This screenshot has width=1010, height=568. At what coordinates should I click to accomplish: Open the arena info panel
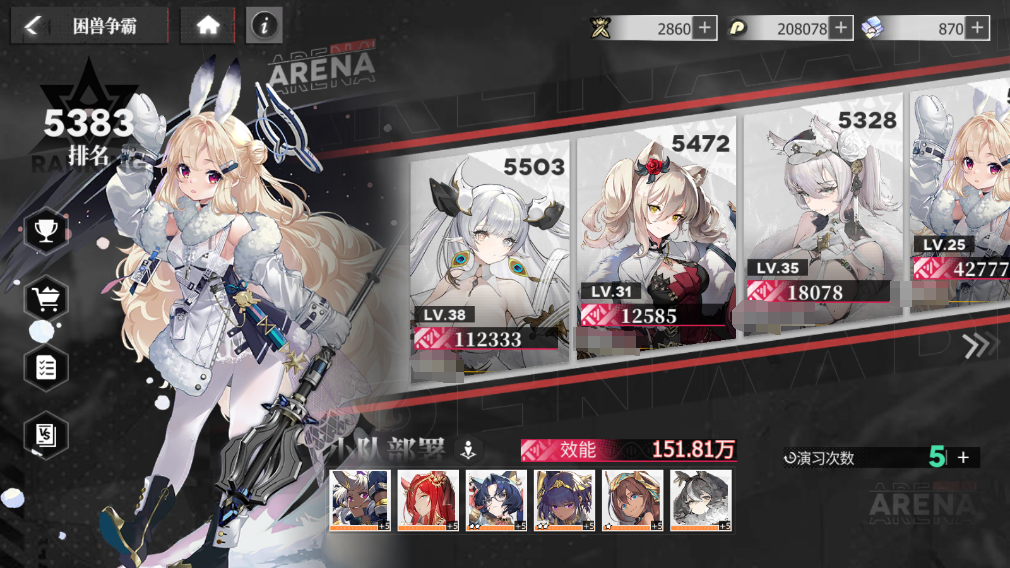[x=264, y=26]
